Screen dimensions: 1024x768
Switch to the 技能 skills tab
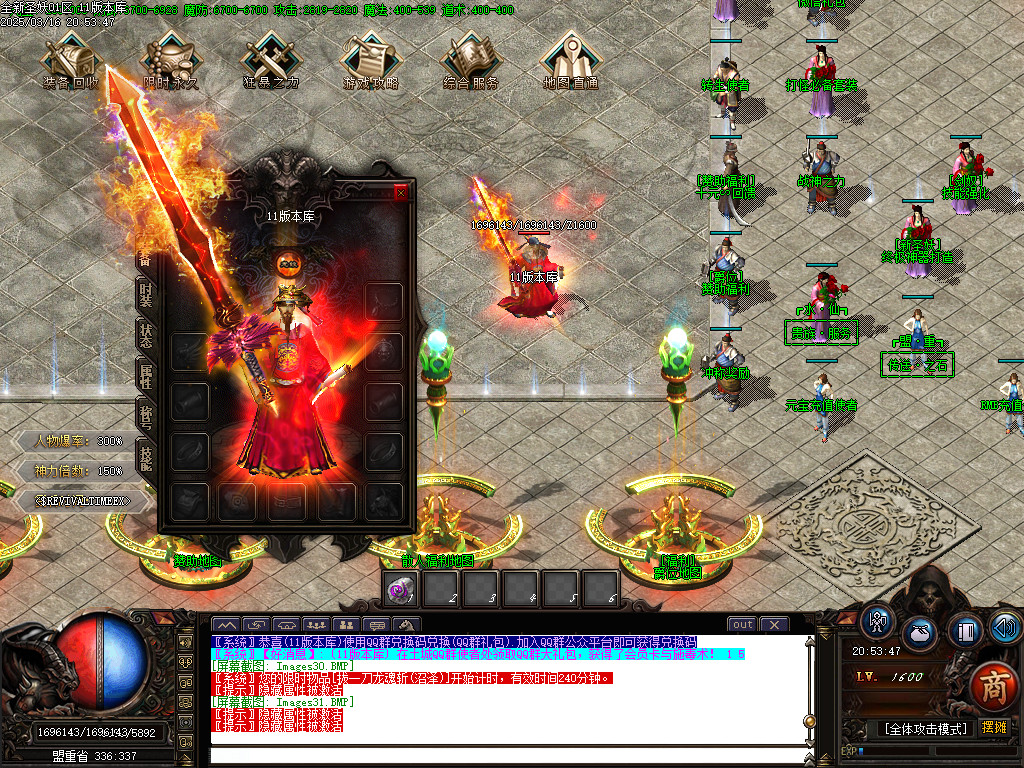coord(146,456)
